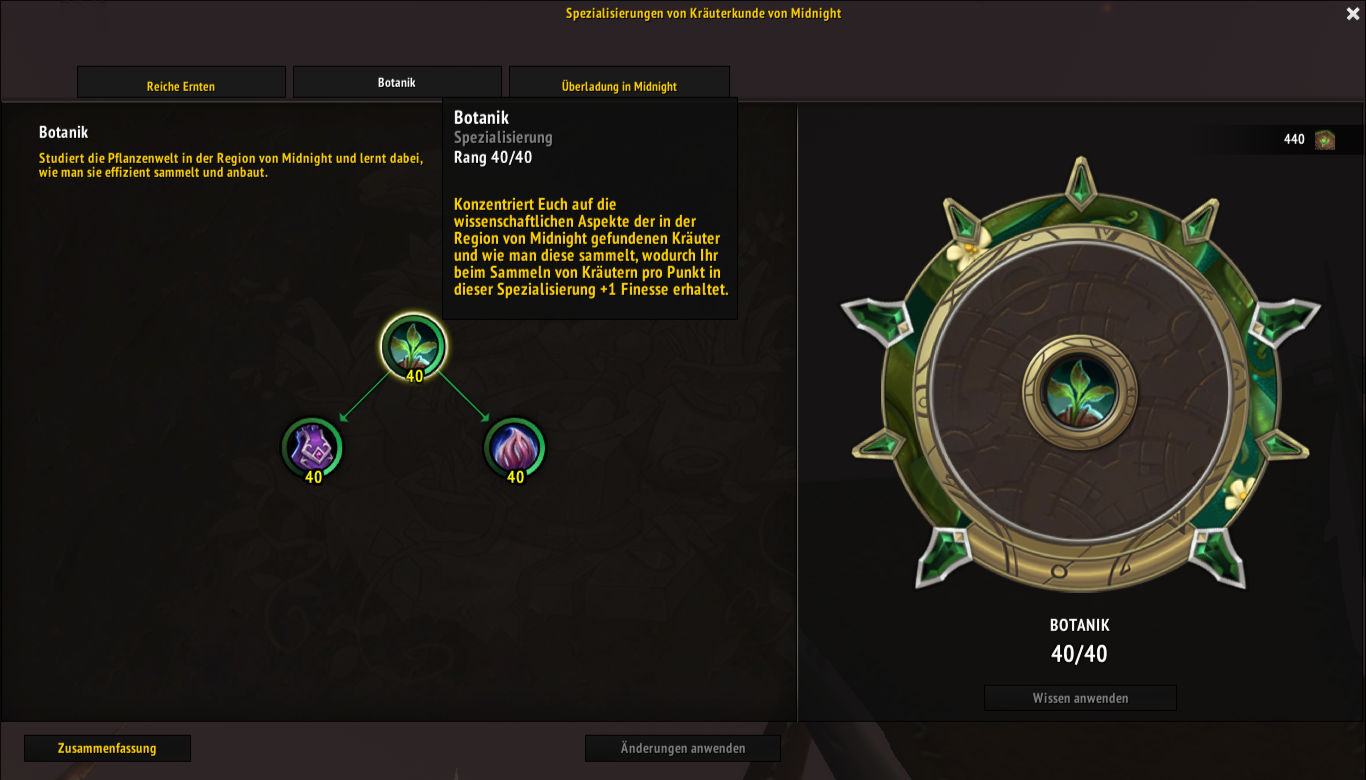Open the Überladung in Midnight tab
This screenshot has width=1366, height=780.
pyautogui.click(x=619, y=84)
